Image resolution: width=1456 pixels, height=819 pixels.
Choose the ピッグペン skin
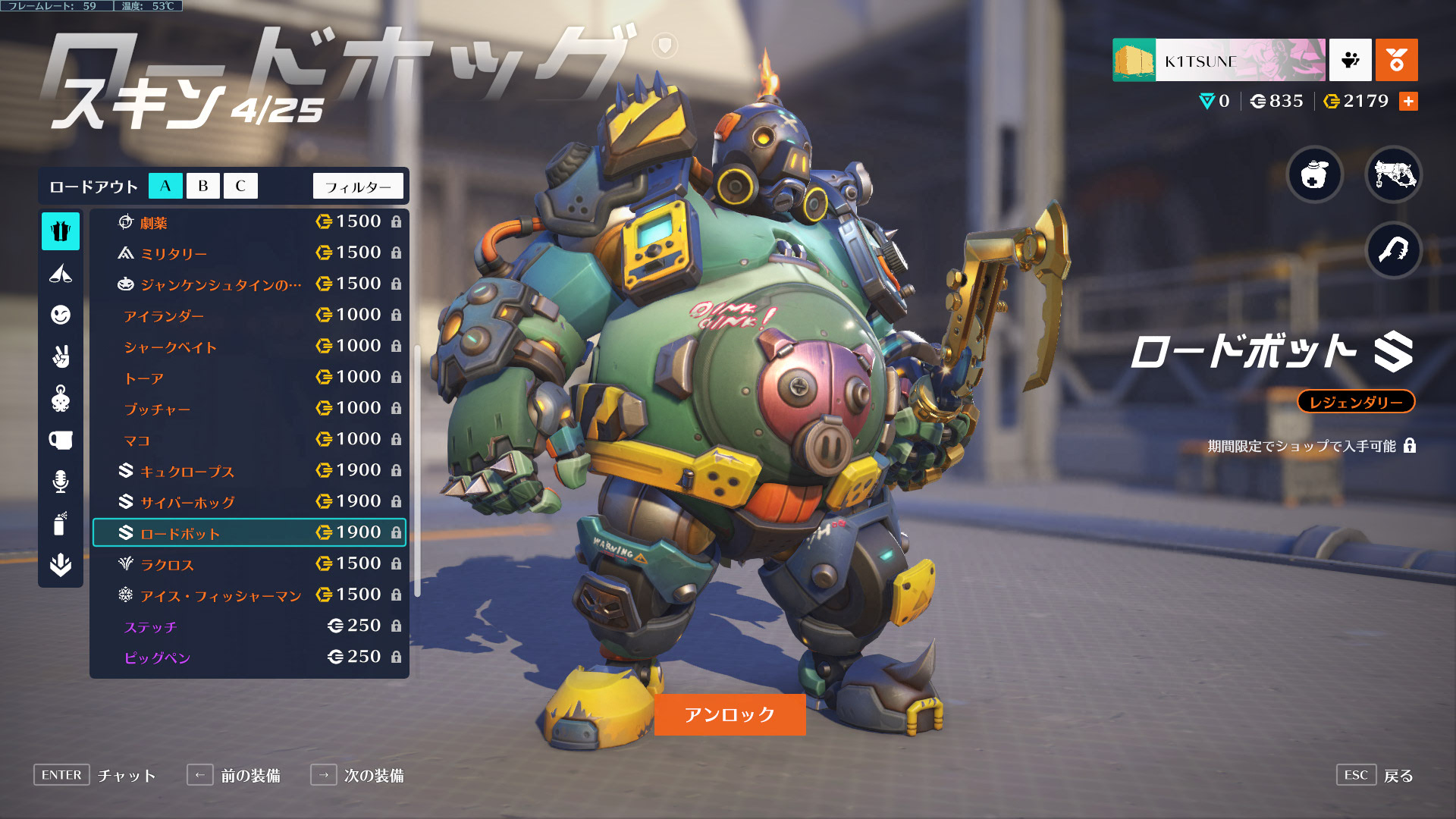(249, 657)
